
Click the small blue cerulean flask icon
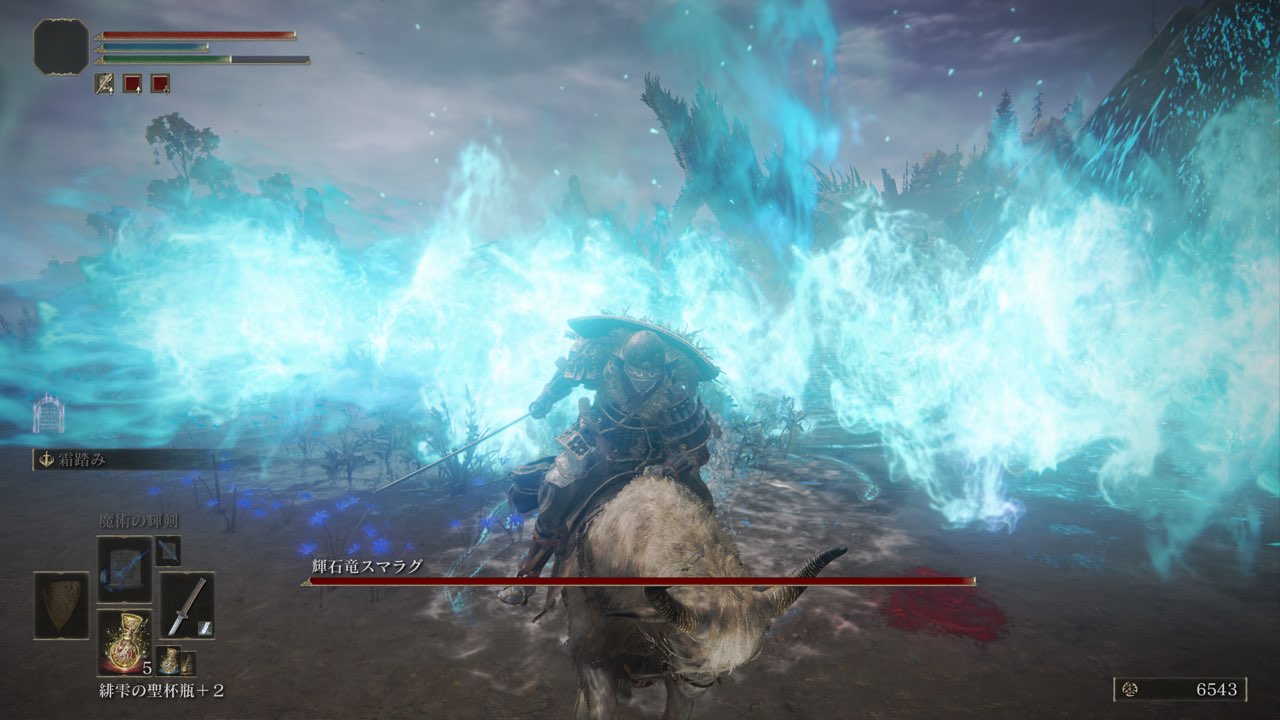(168, 662)
